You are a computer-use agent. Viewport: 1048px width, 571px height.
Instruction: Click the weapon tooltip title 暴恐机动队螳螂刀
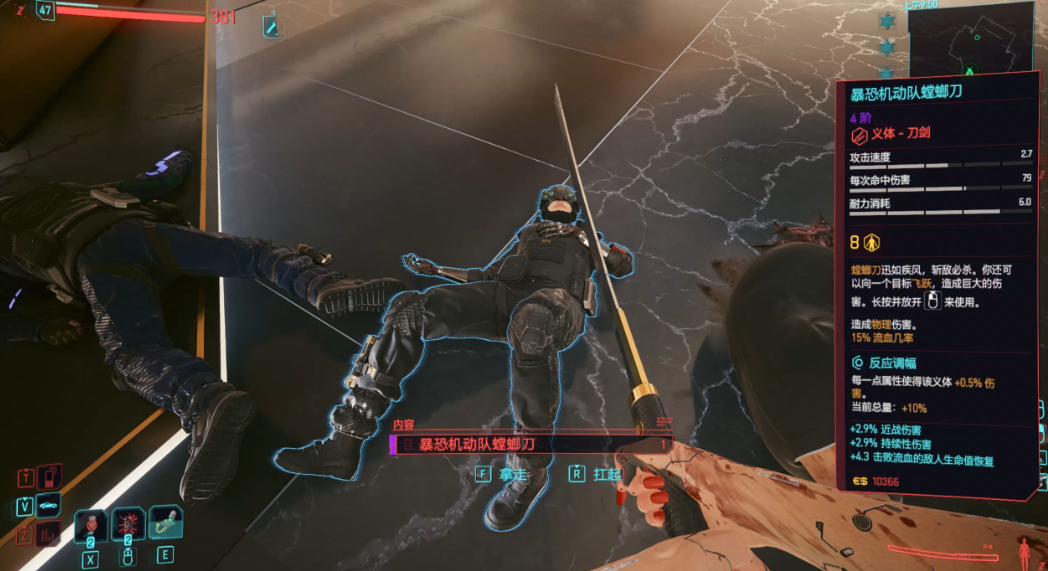point(907,94)
